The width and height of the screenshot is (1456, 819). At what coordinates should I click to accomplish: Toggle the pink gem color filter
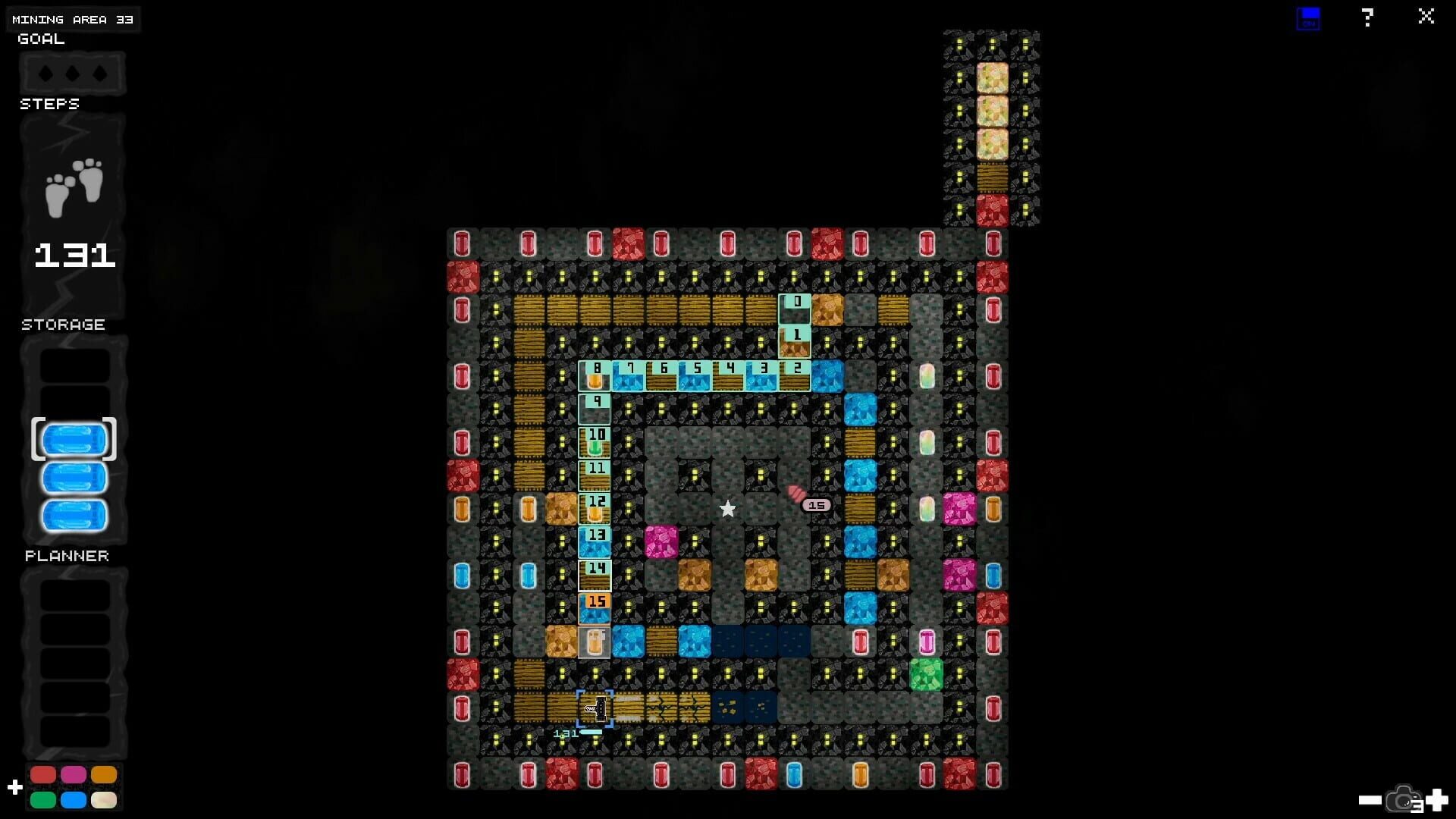74,774
